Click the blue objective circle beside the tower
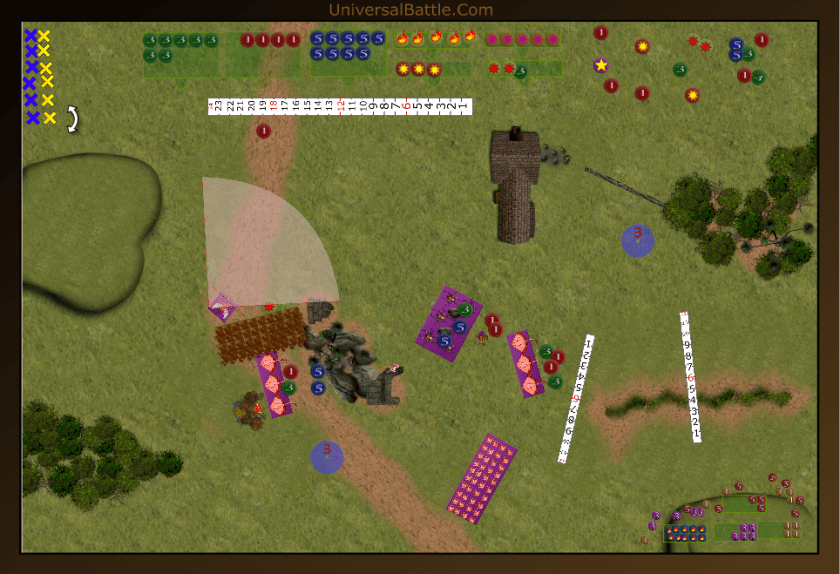This screenshot has height=574, width=840. tap(637, 240)
